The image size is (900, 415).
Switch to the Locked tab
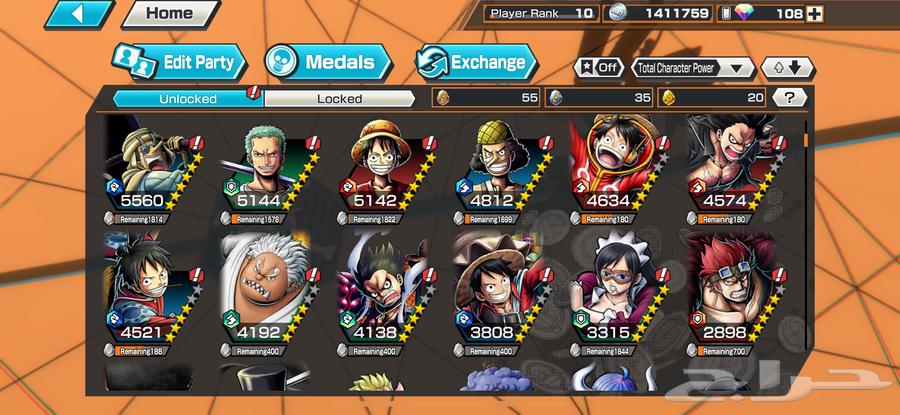tap(339, 98)
